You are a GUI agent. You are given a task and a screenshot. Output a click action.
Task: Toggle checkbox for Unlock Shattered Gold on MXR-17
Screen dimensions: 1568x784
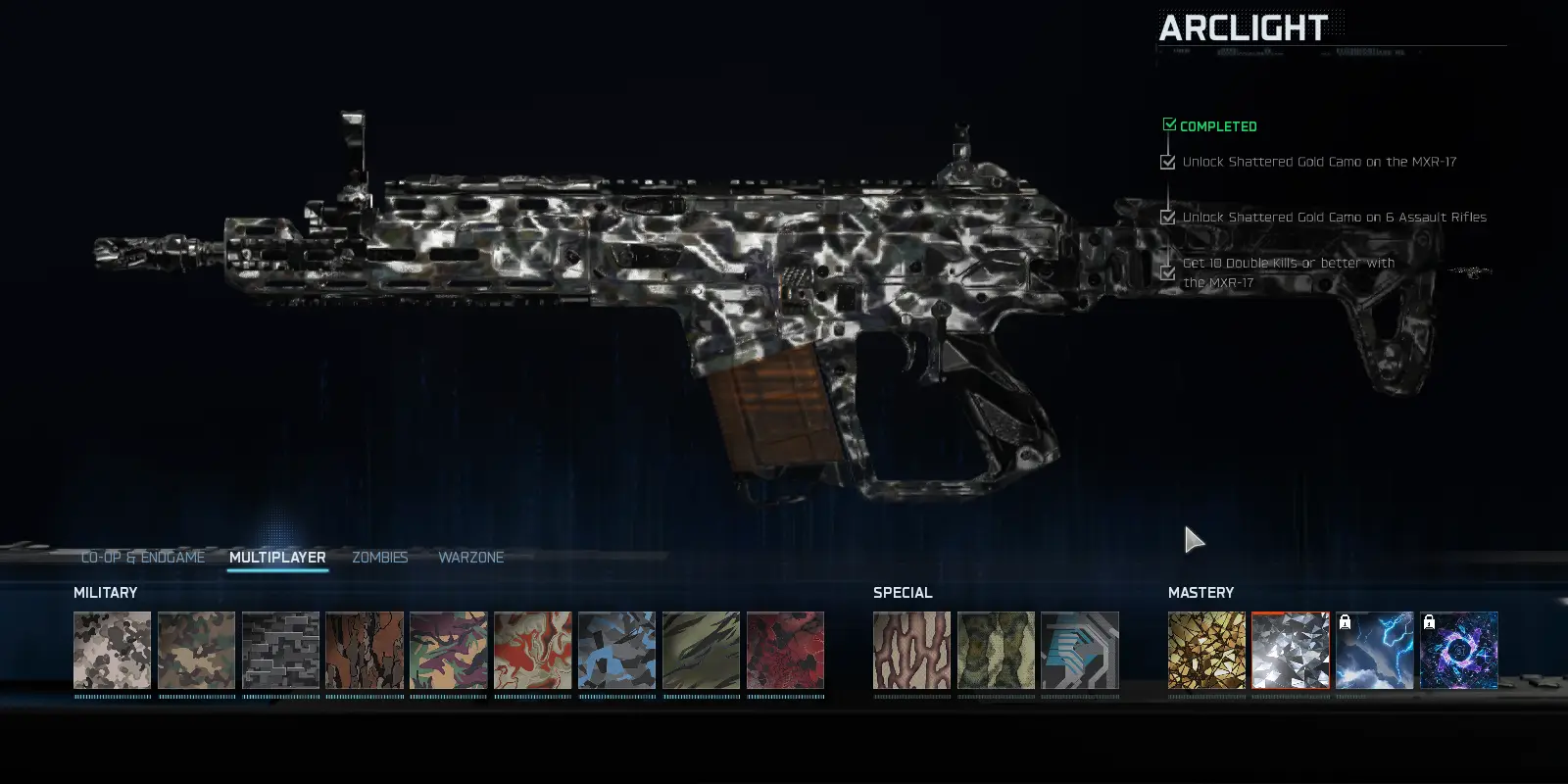(x=1167, y=161)
